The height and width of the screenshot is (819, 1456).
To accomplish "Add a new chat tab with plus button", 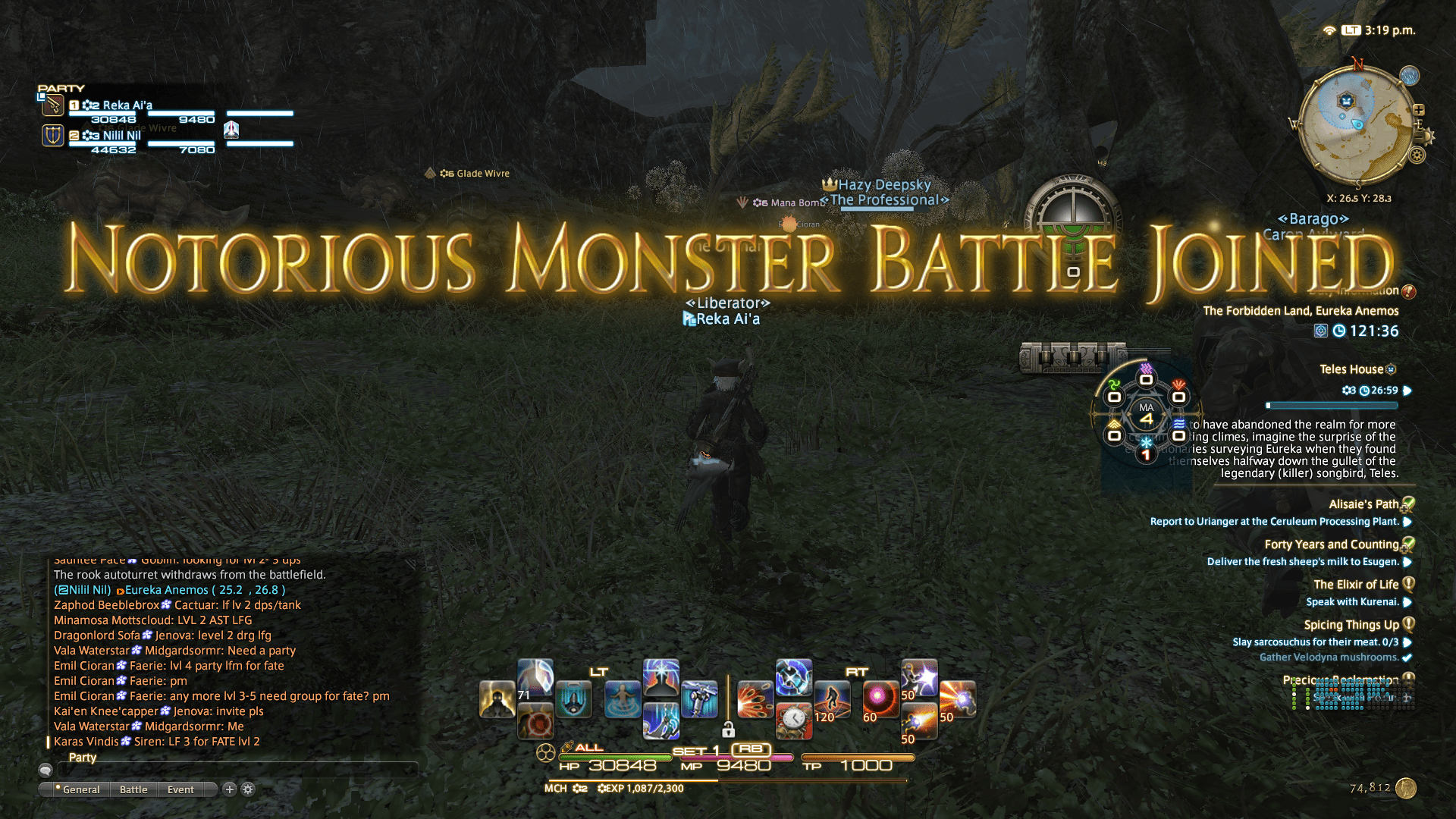I will (230, 789).
